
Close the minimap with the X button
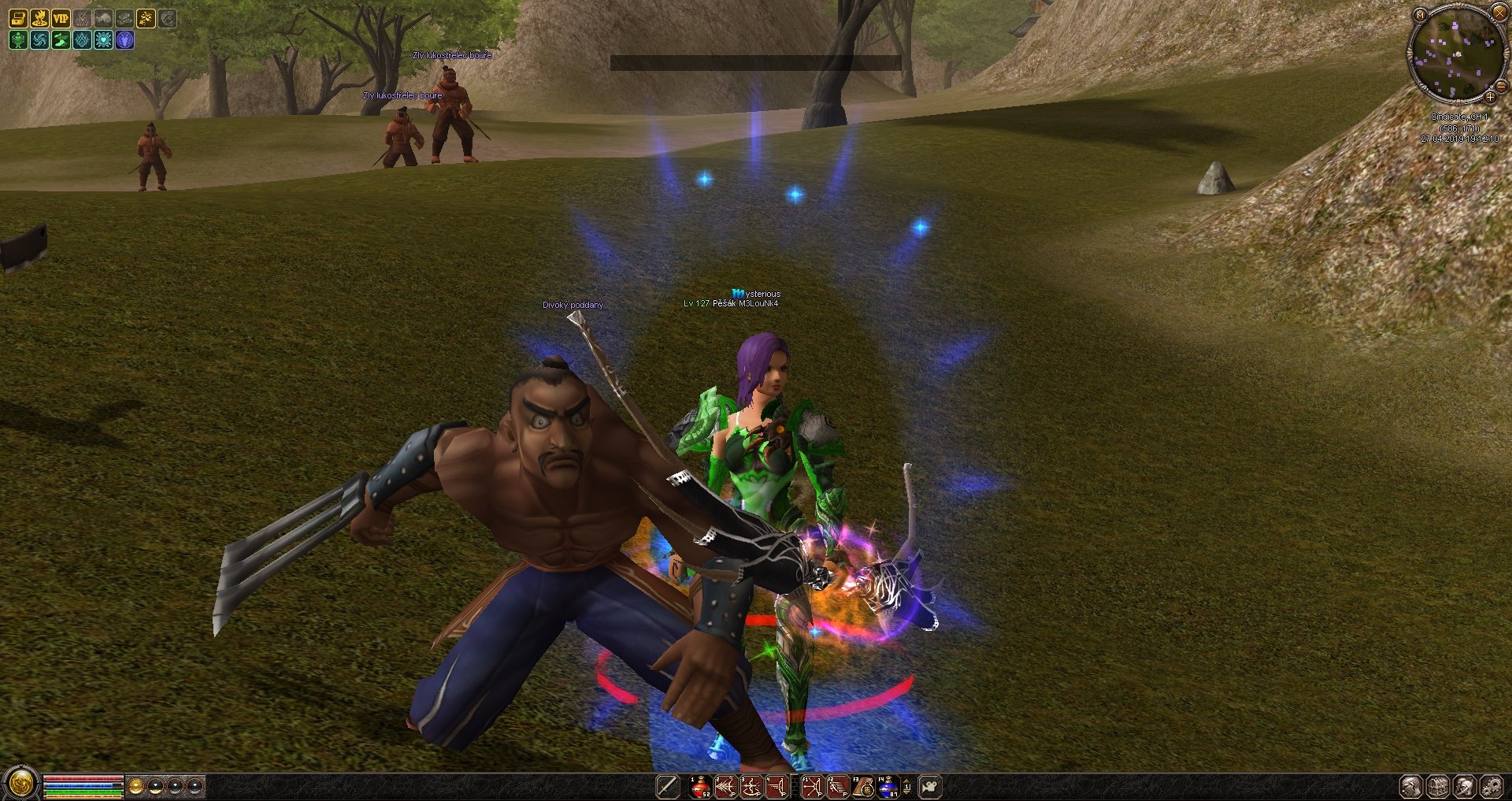[1499, 13]
